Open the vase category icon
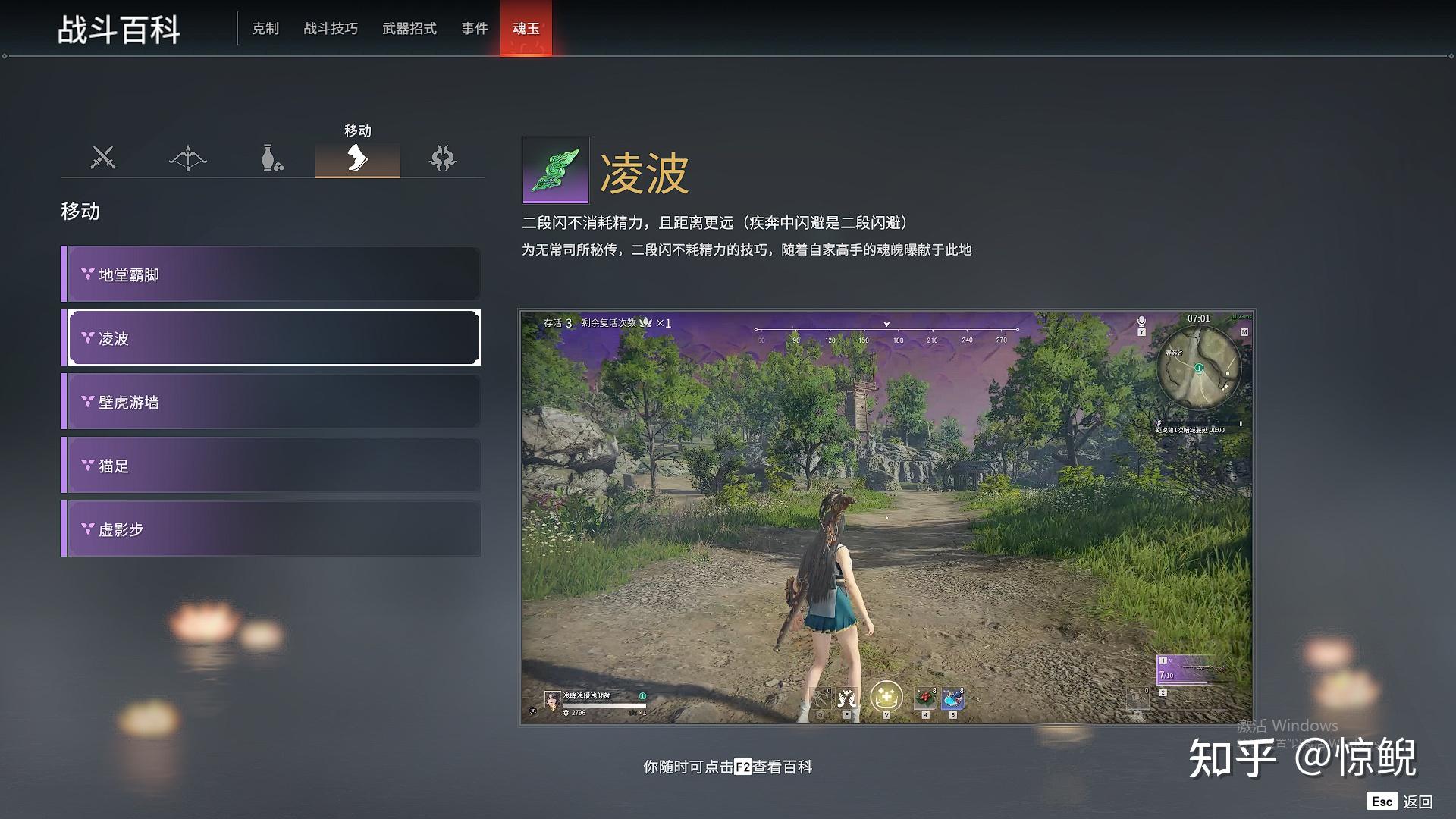The image size is (1456, 819). click(x=272, y=158)
